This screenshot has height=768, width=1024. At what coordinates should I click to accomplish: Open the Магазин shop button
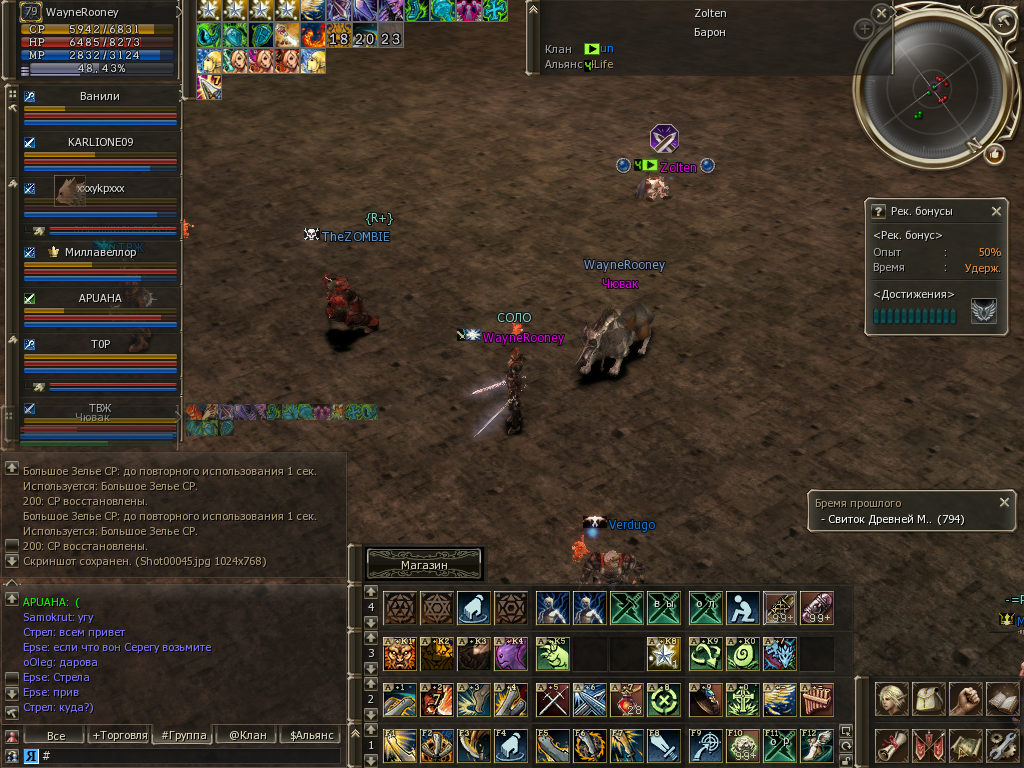point(425,565)
